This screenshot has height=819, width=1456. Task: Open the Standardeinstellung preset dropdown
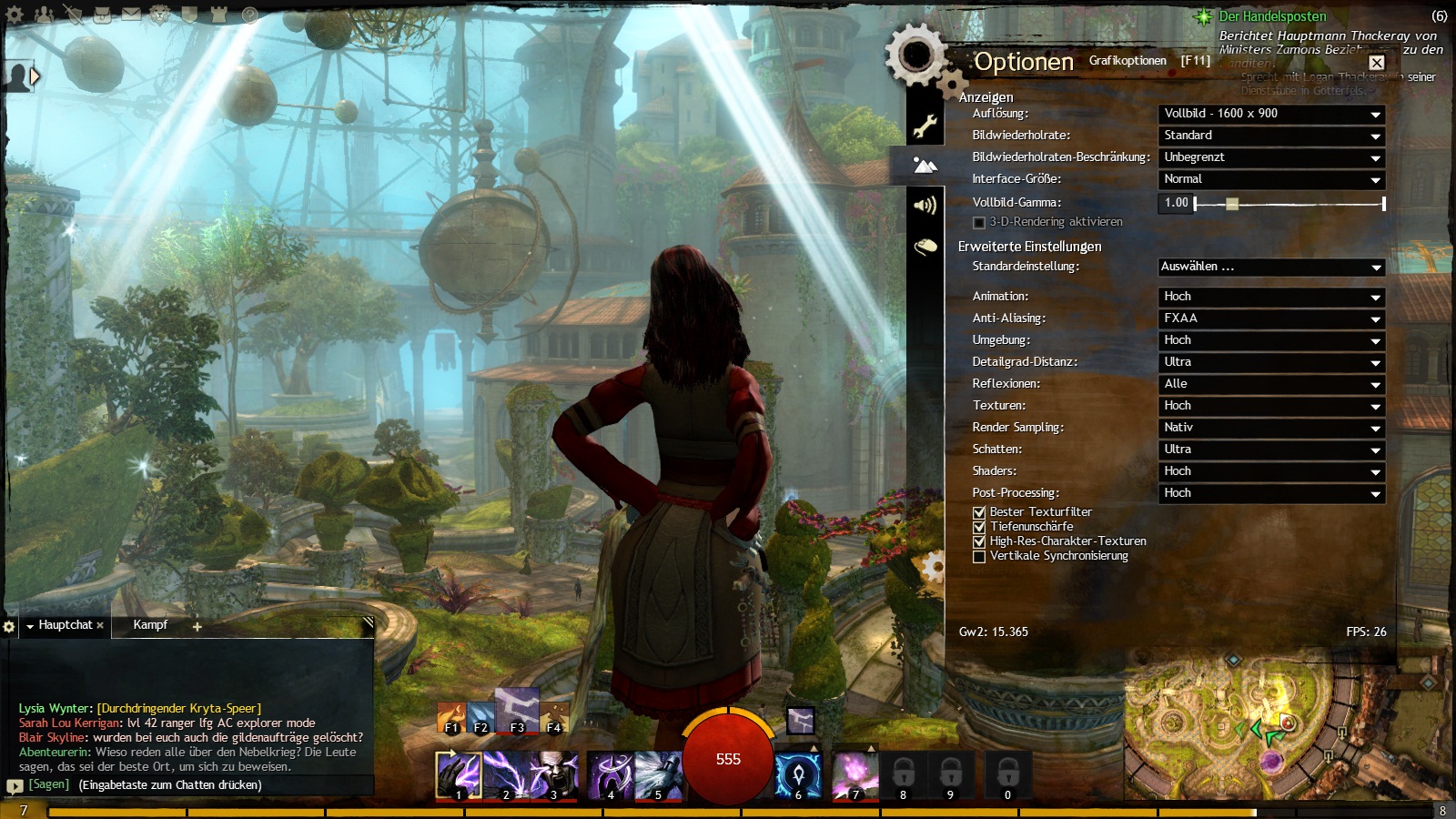(1271, 267)
